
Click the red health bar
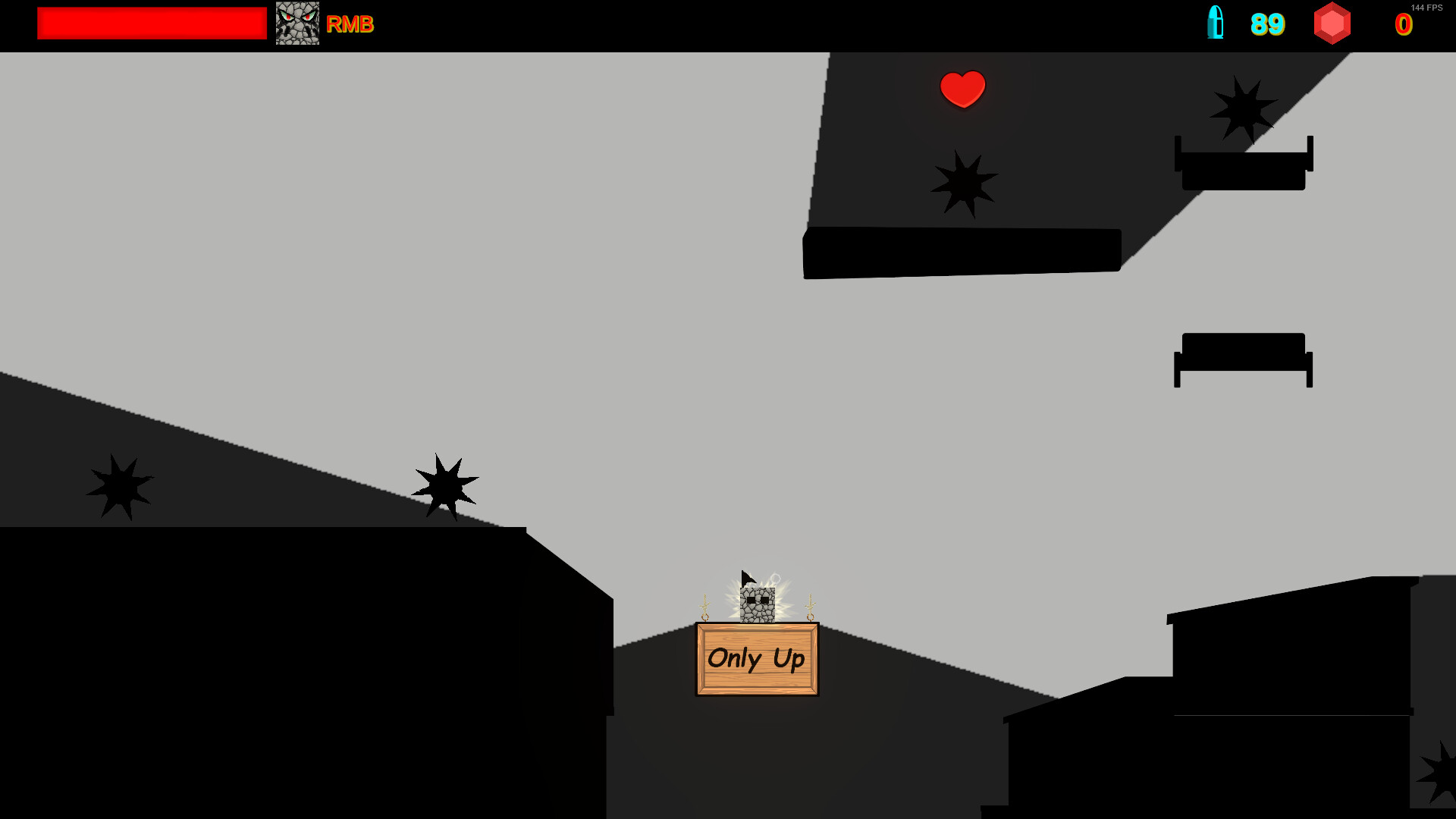click(x=150, y=24)
